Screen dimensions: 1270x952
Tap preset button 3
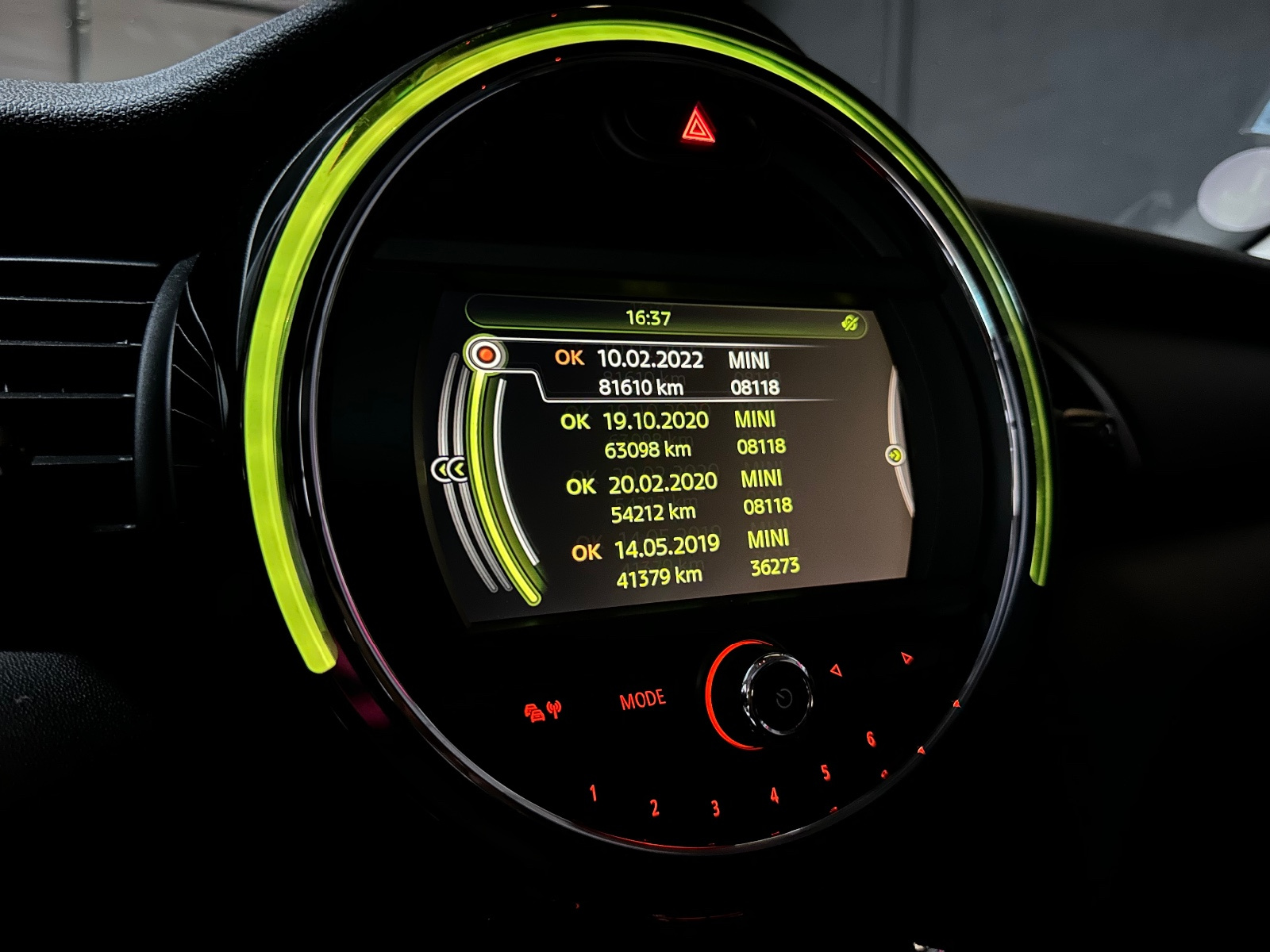click(x=715, y=808)
